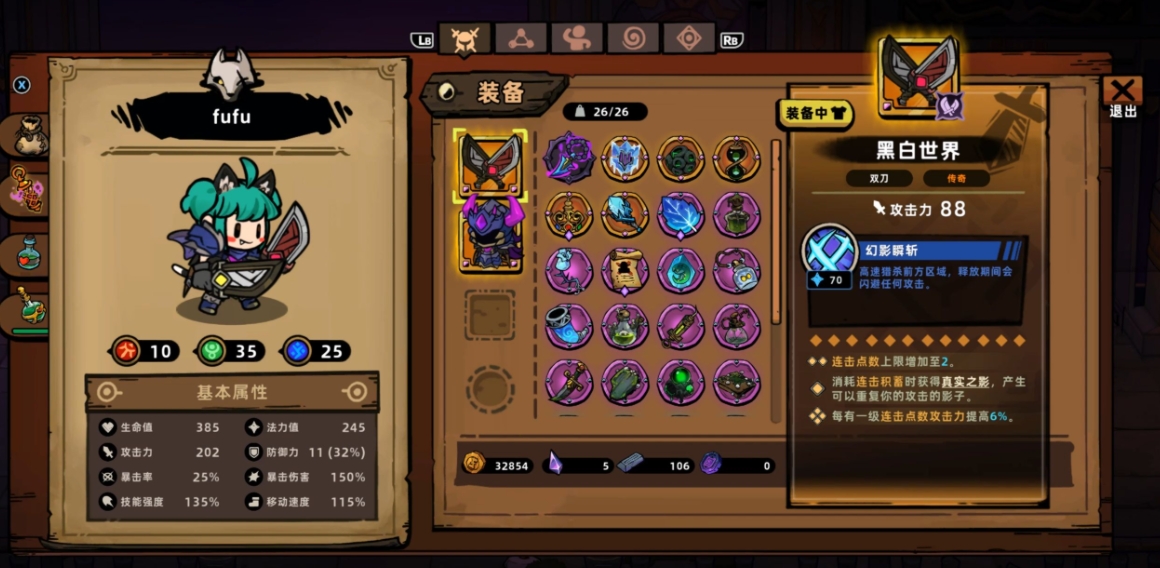Select the blue leaf item
1160x568 pixels.
[x=681, y=214]
